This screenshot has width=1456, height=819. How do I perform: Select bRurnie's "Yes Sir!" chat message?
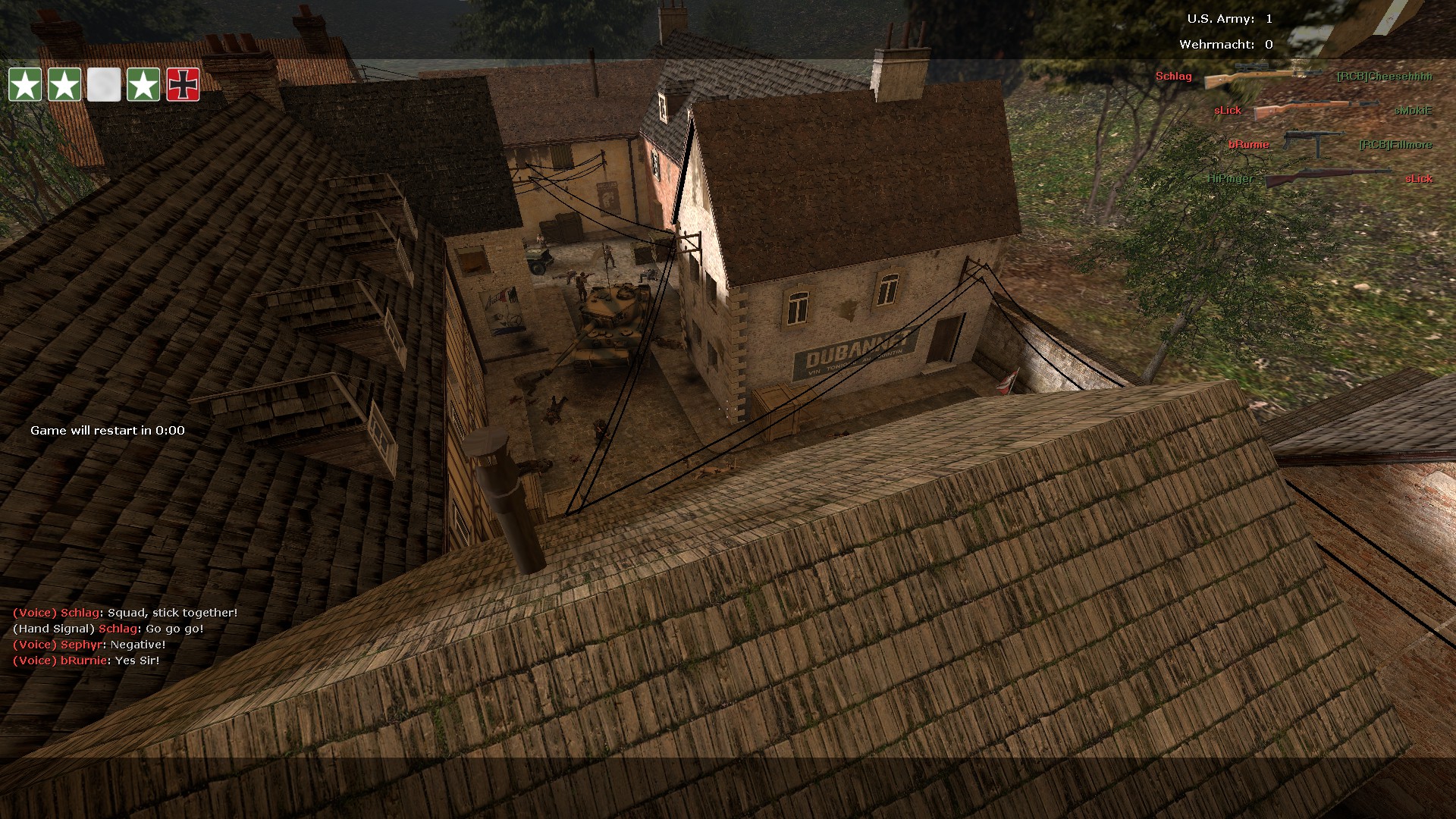86,661
